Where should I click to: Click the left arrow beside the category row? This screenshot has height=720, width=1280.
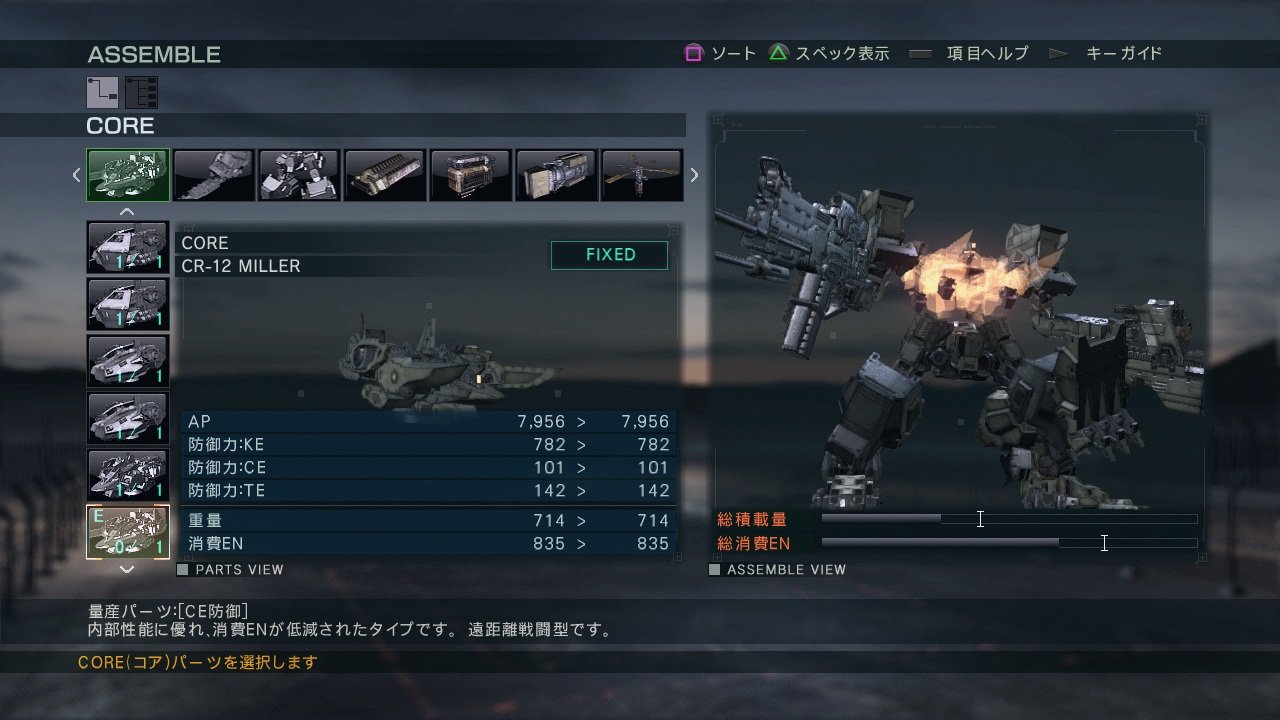76,175
